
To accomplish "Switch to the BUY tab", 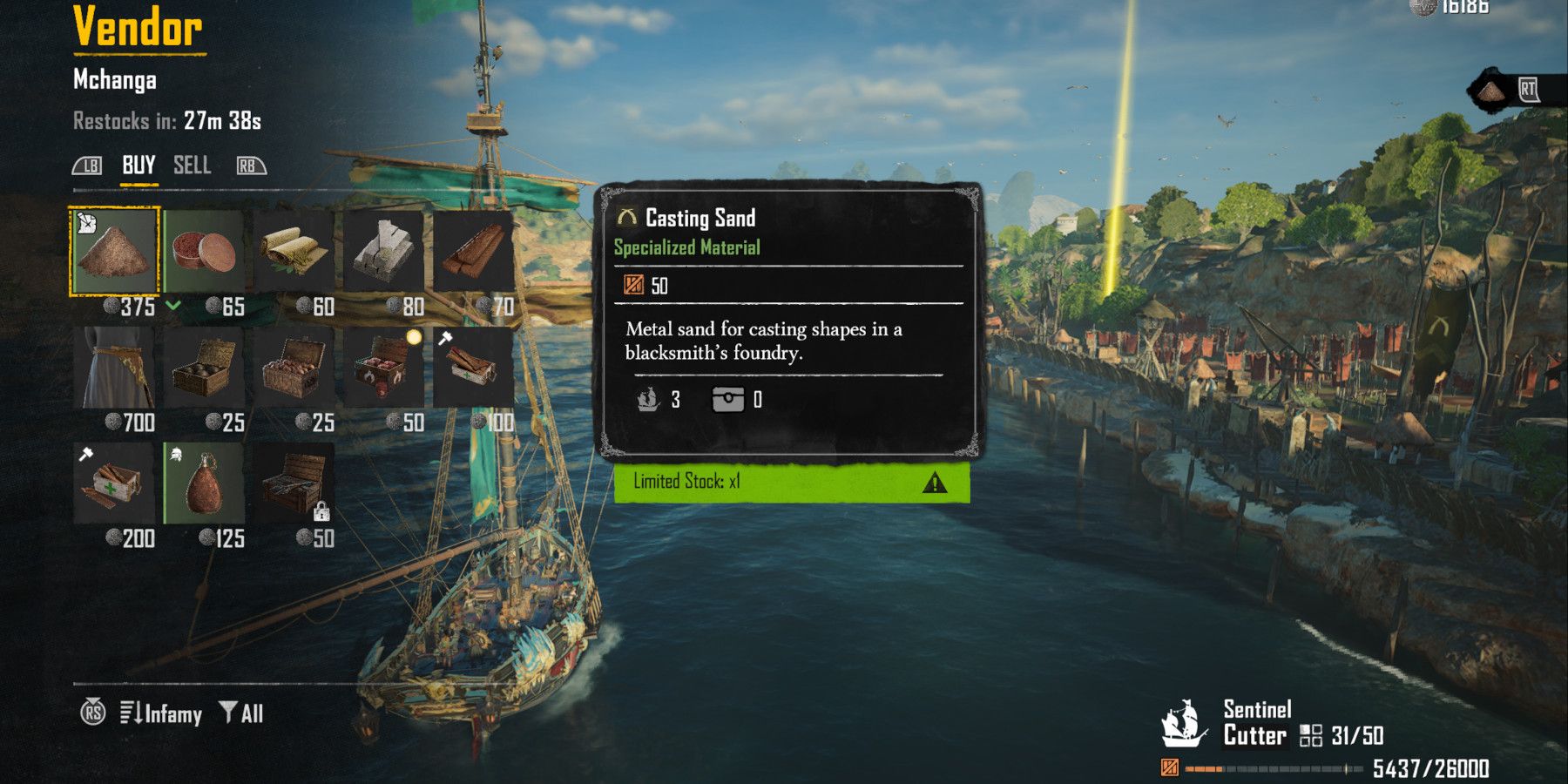I will point(139,166).
